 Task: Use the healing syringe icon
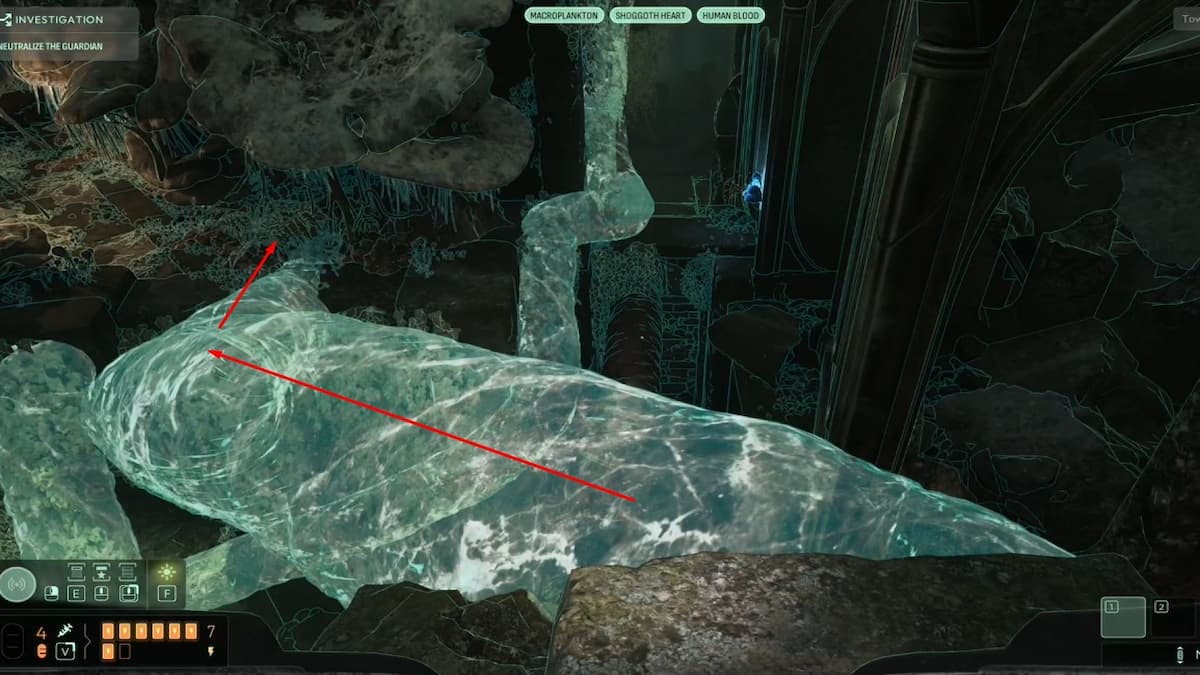(x=66, y=631)
